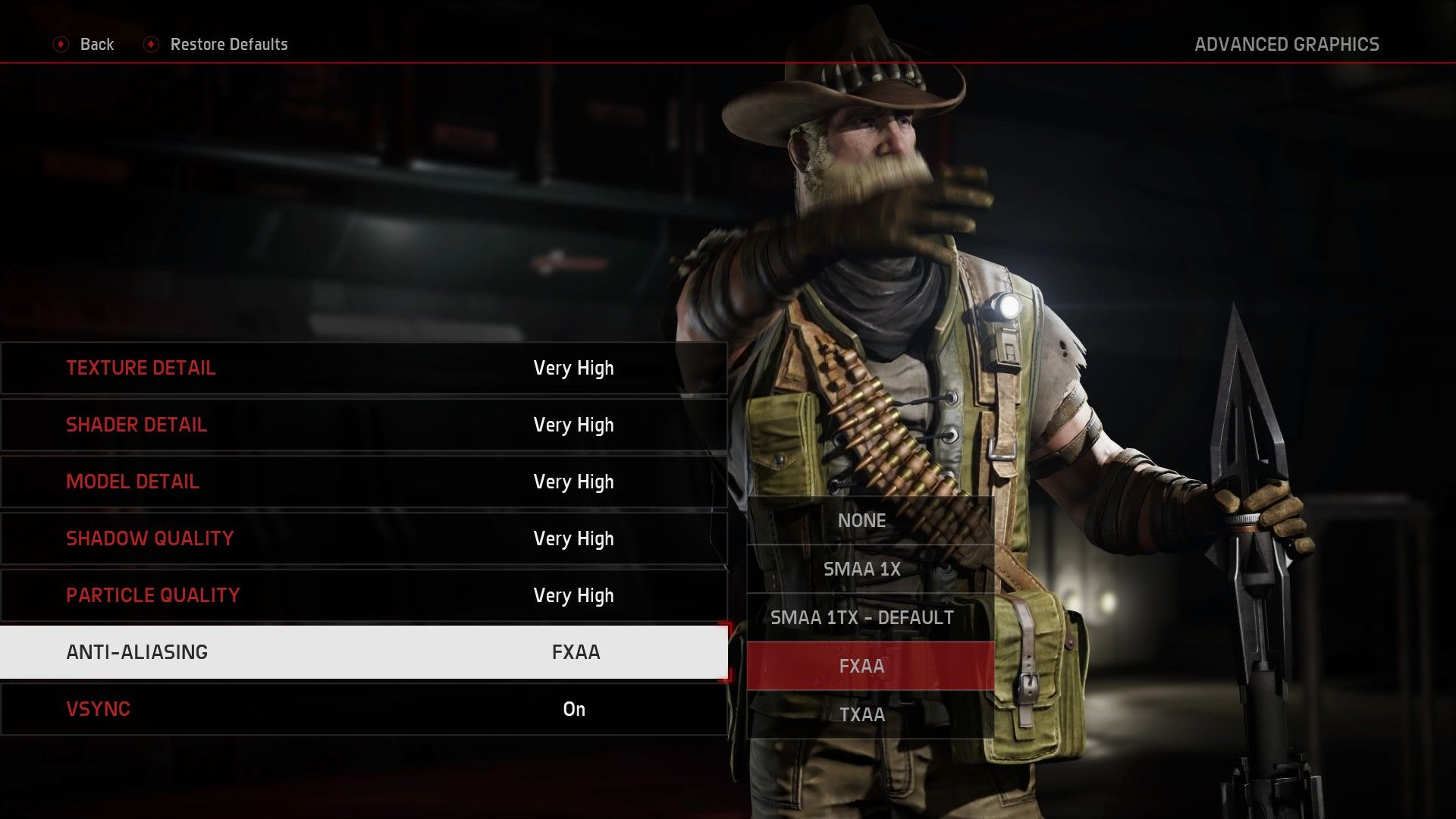Choose SMAA 1TX - DEFAULT option
The image size is (1456, 819).
pyautogui.click(x=862, y=617)
